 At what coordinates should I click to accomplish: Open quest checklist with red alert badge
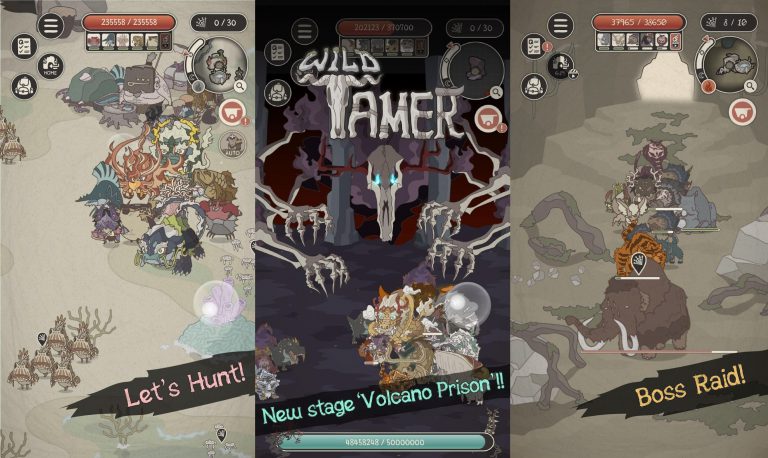point(534,46)
